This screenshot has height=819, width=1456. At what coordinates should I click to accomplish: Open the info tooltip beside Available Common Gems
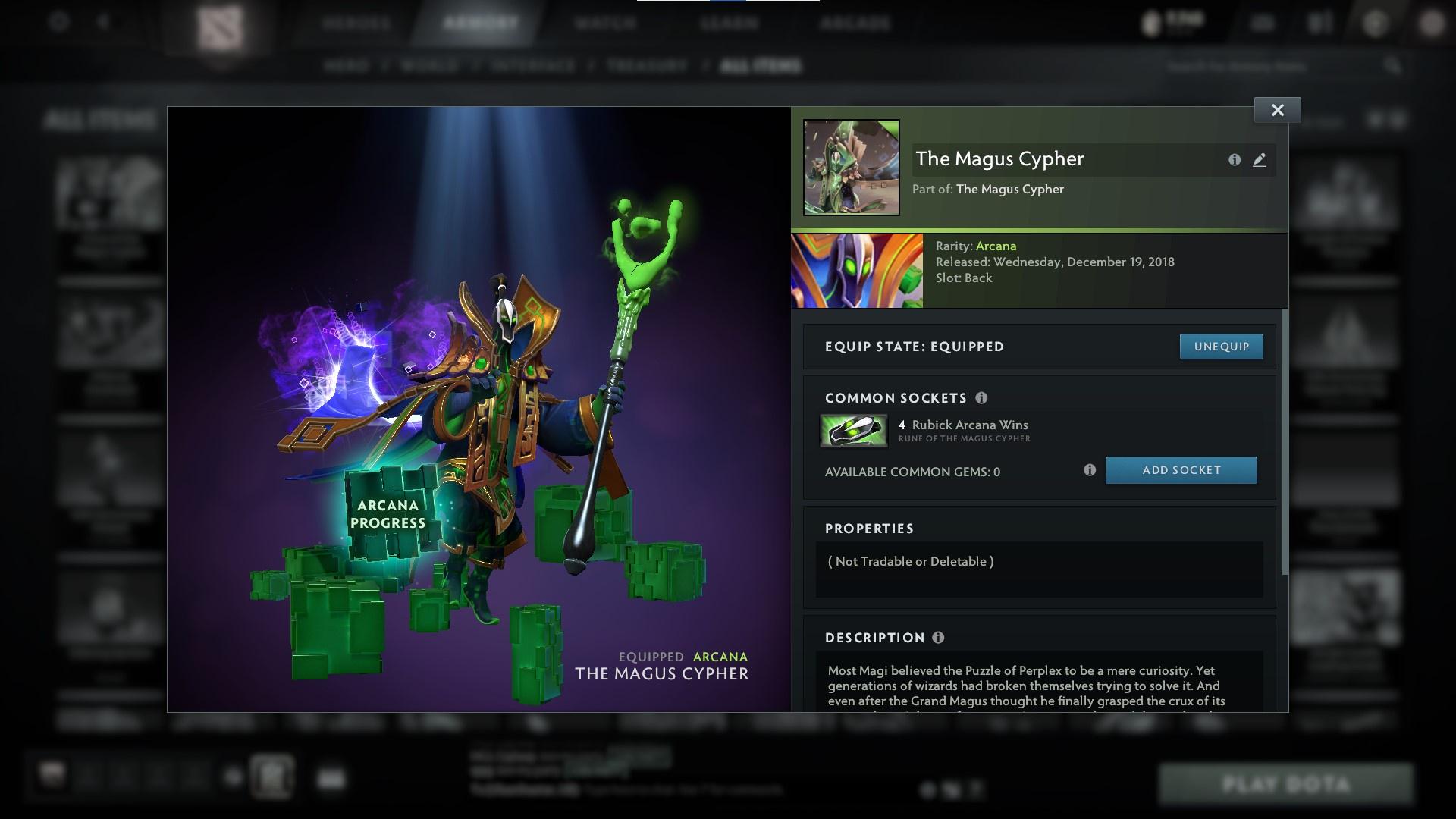(1090, 470)
